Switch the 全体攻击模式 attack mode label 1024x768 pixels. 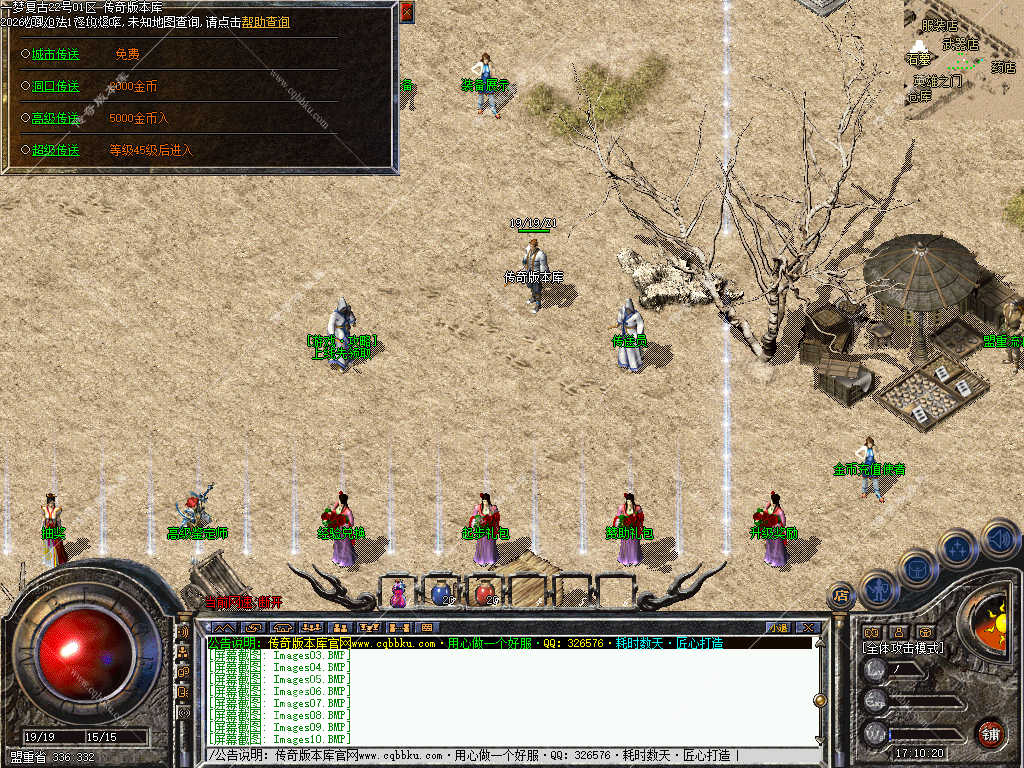(x=902, y=648)
